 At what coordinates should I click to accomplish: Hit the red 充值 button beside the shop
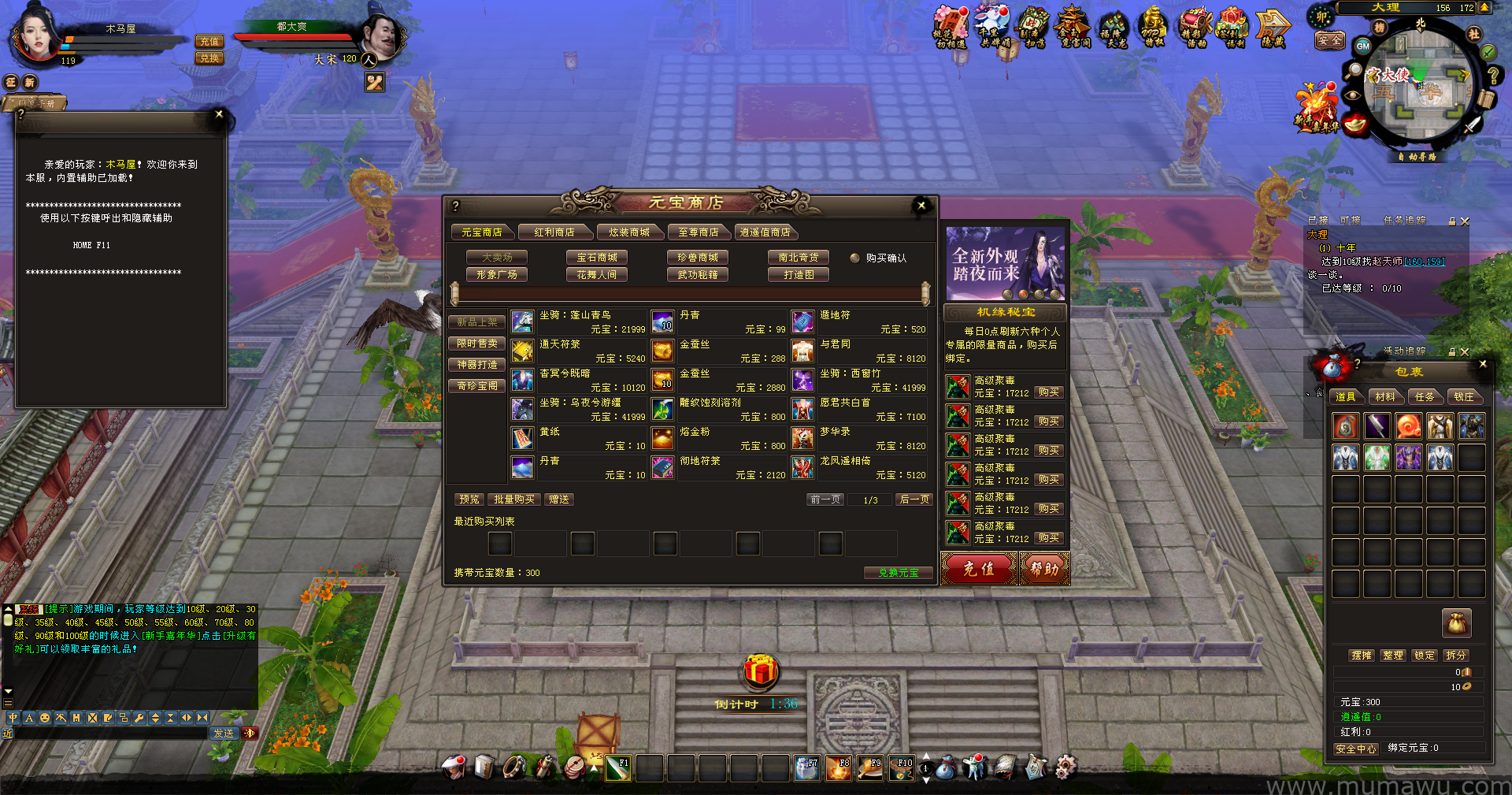pos(979,568)
